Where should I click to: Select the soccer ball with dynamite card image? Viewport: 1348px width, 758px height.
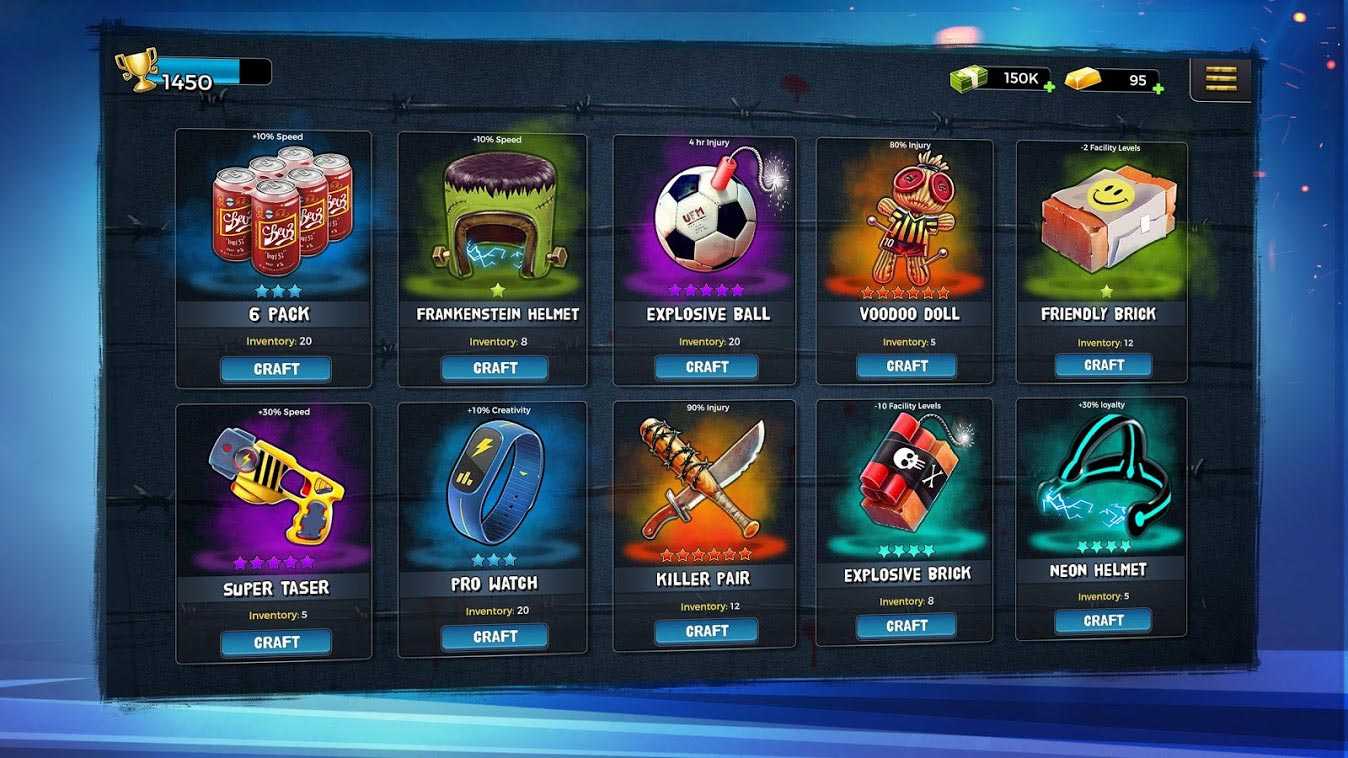(x=706, y=215)
